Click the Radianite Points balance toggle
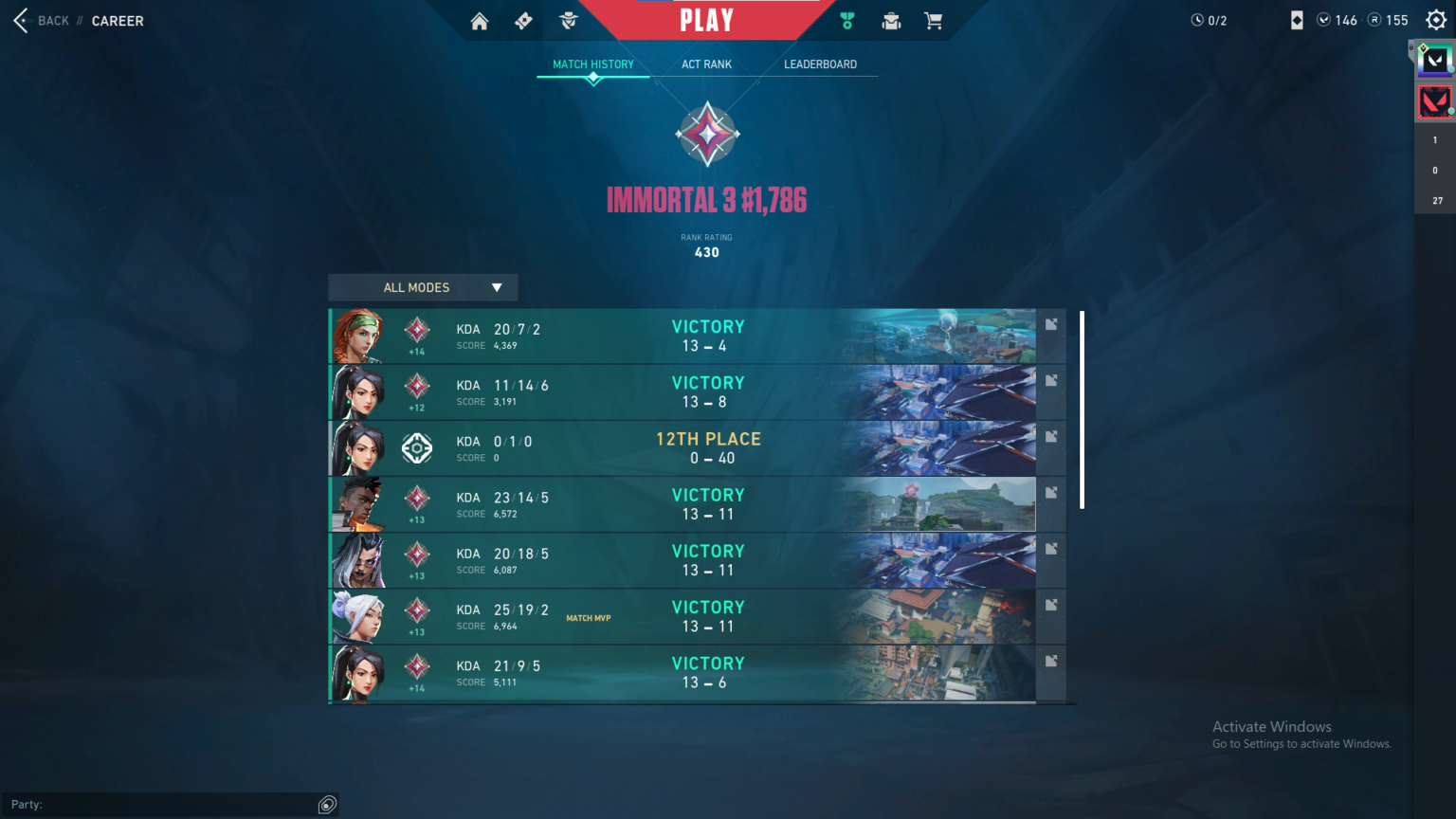The image size is (1456, 819). pyautogui.click(x=1388, y=20)
